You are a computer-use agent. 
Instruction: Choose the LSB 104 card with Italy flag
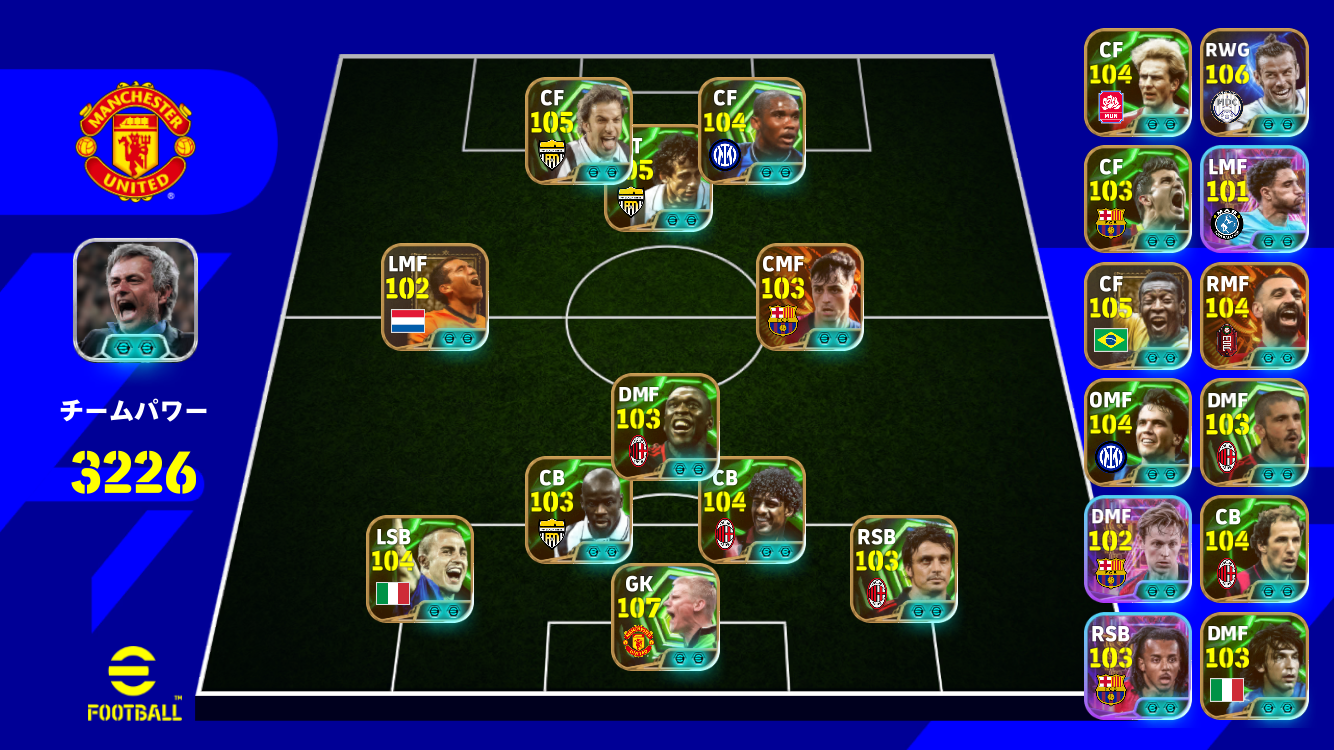pos(420,569)
